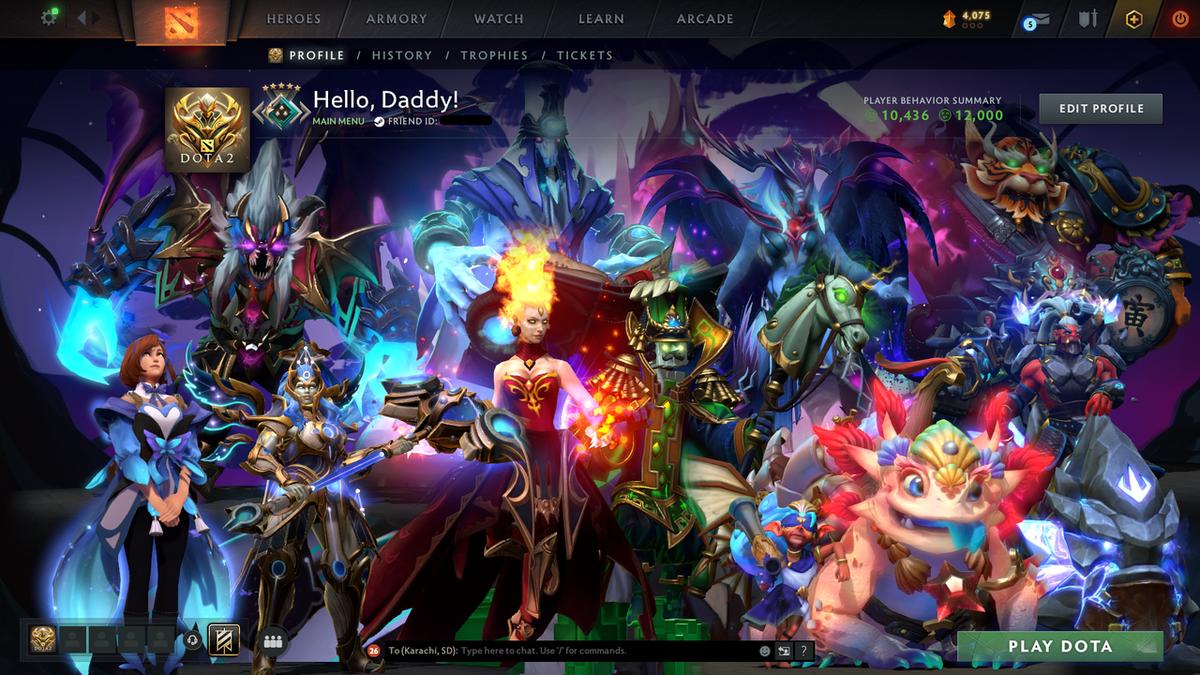Open the party members icon

click(x=273, y=642)
